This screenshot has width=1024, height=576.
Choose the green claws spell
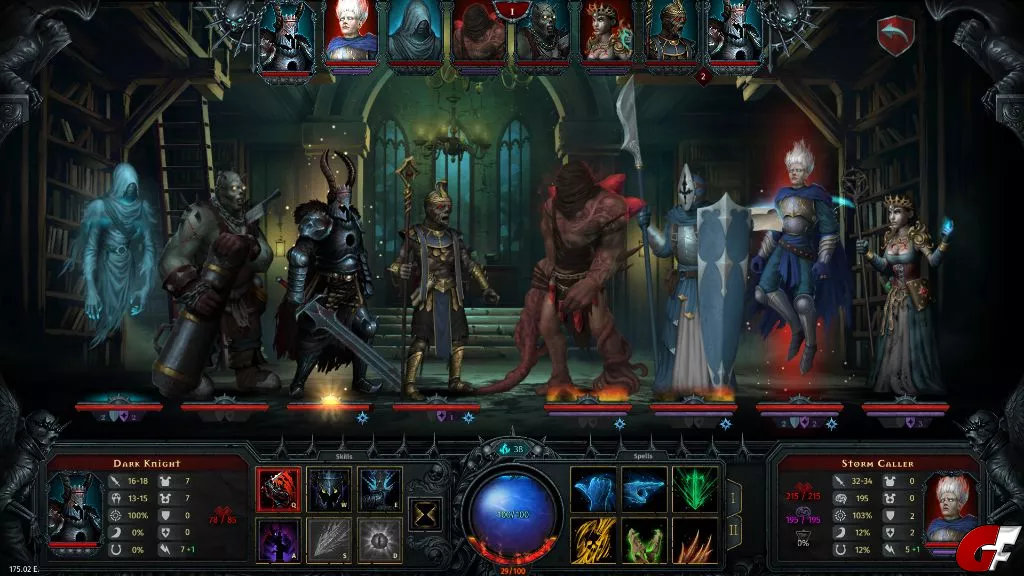(x=644, y=540)
